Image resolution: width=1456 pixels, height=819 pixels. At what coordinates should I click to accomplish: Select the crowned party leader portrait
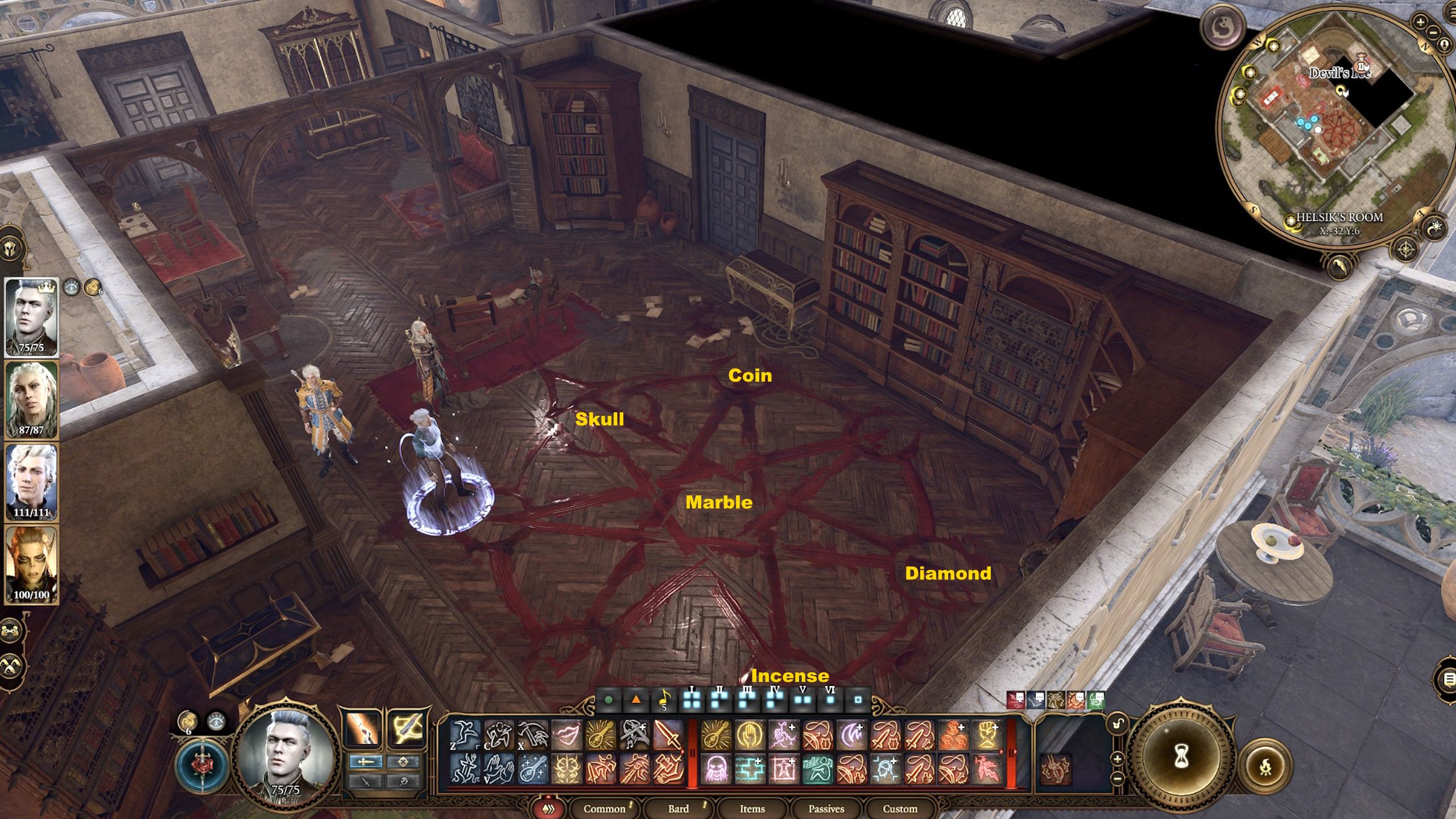[x=31, y=317]
